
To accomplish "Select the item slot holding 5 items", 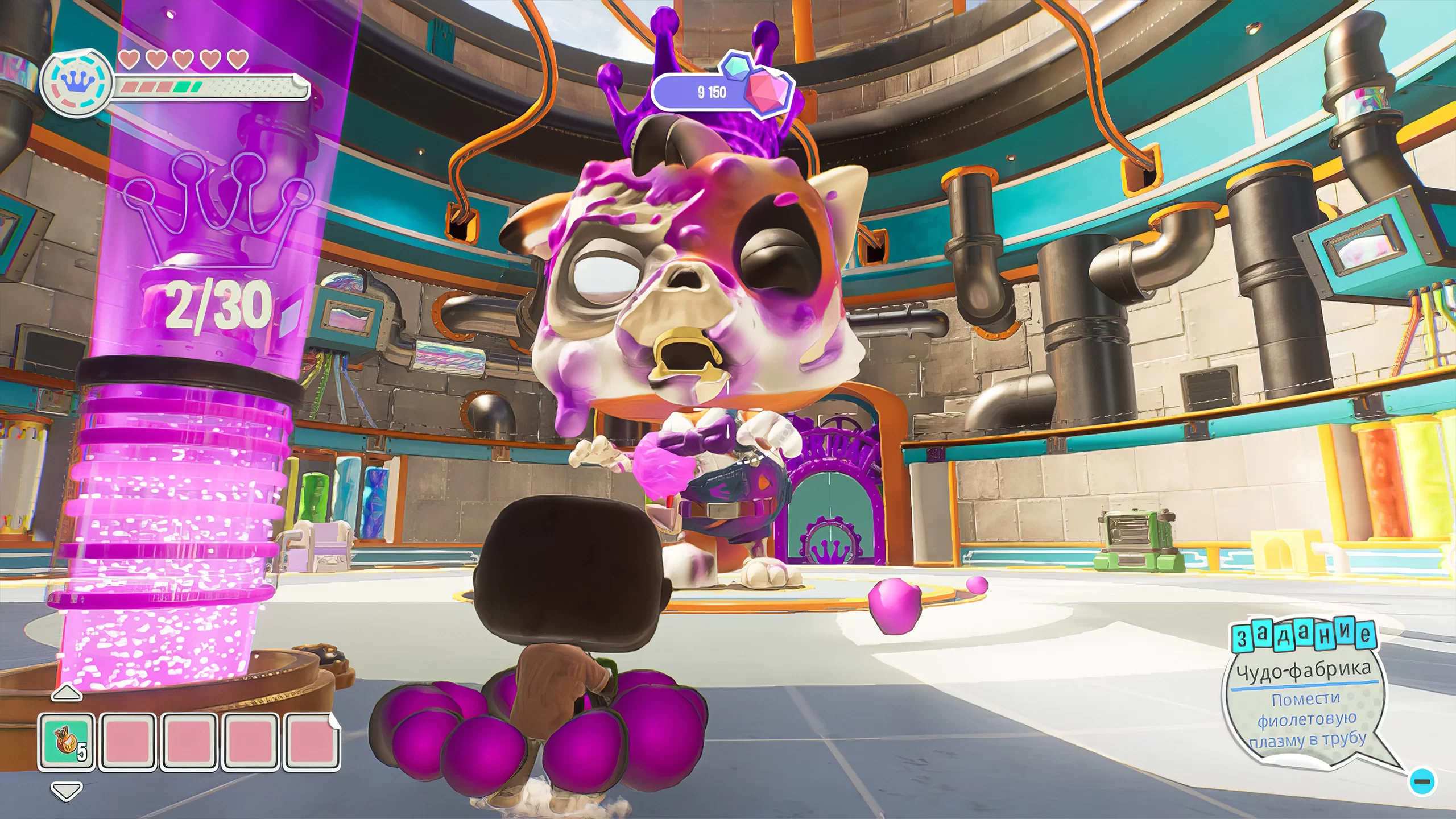I will (x=67, y=742).
